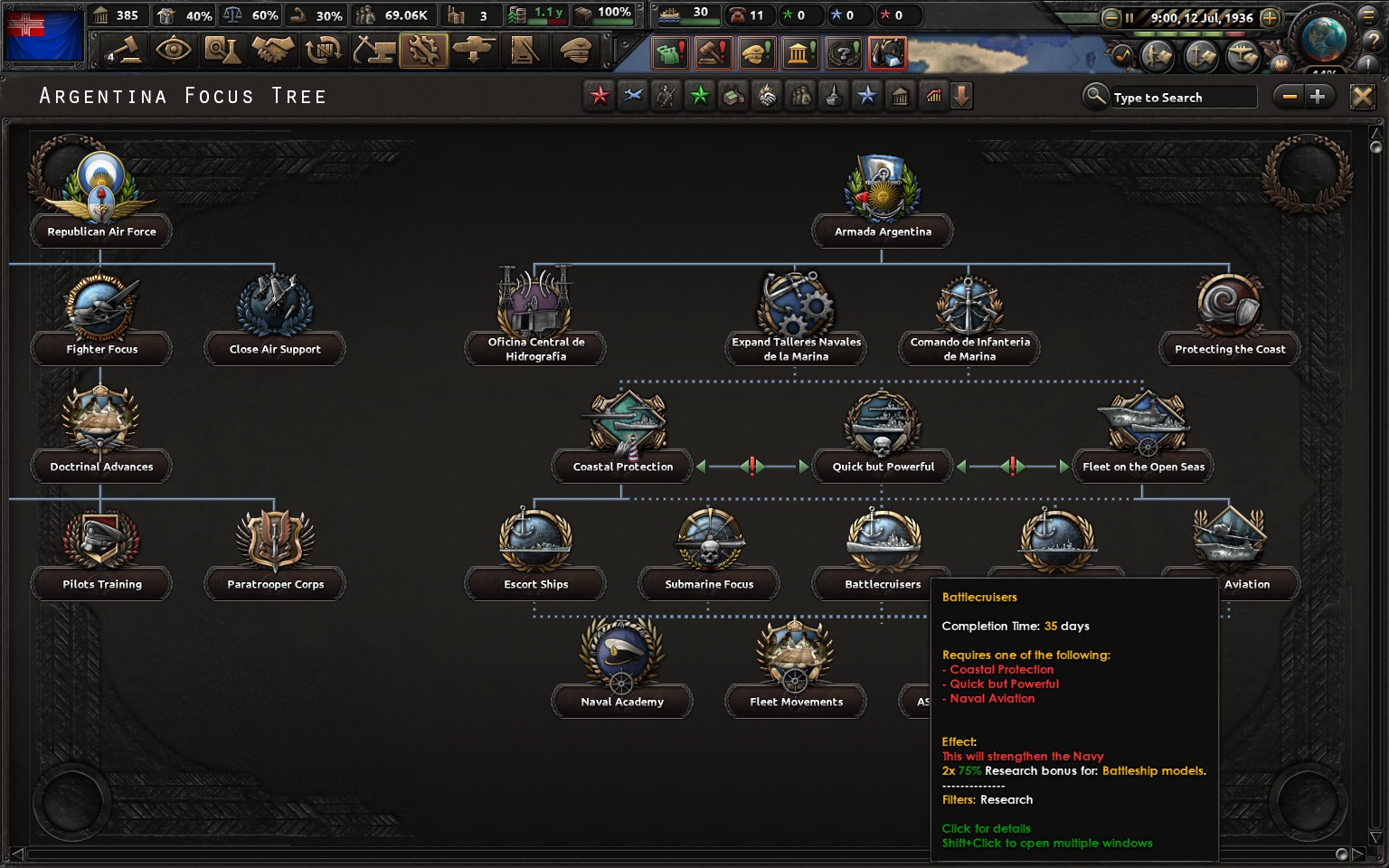The image size is (1389, 868).
Task: Toggle the blue airplane focus filter
Action: pyautogui.click(x=632, y=95)
